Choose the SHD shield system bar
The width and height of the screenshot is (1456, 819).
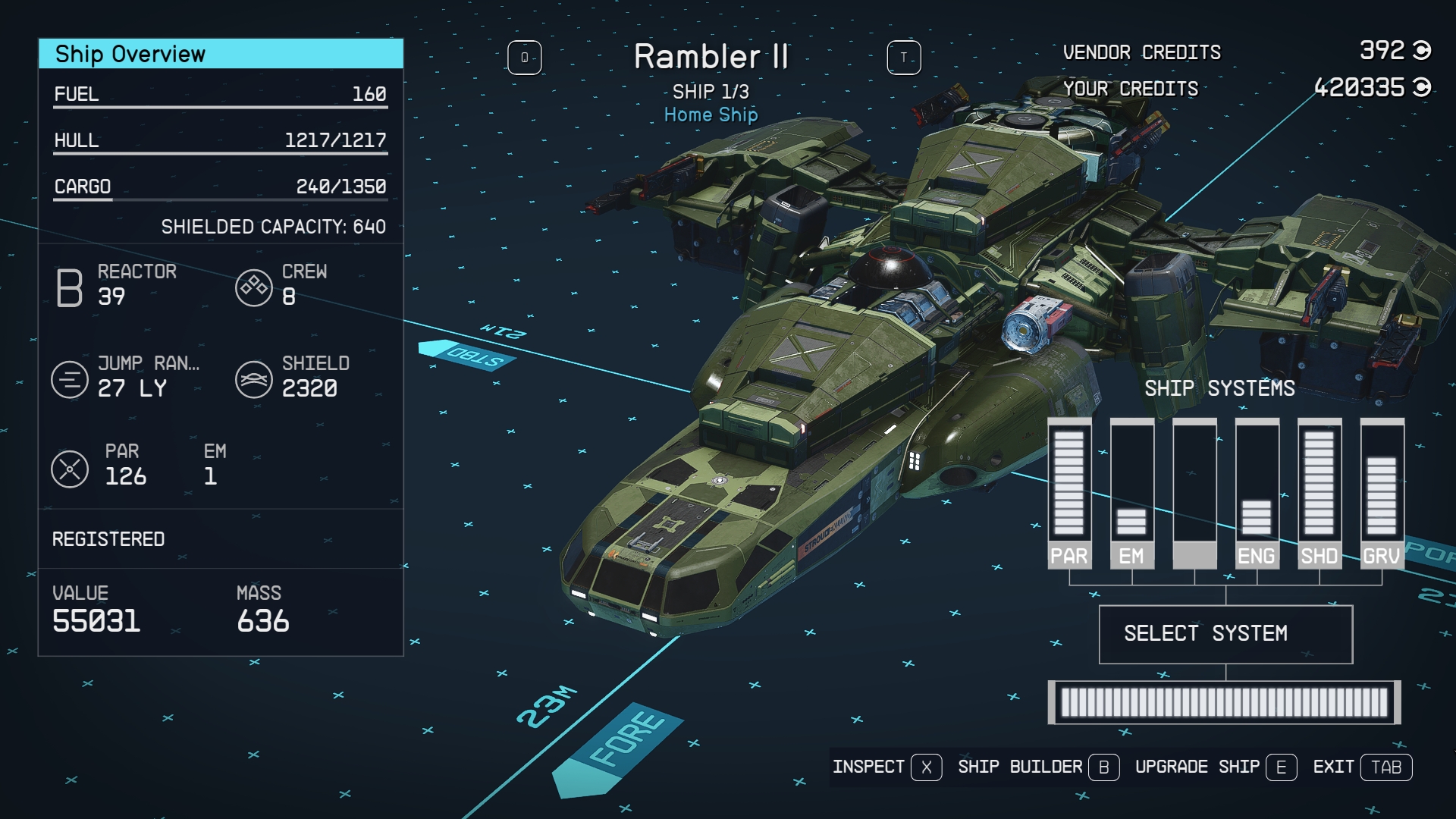[x=1319, y=493]
